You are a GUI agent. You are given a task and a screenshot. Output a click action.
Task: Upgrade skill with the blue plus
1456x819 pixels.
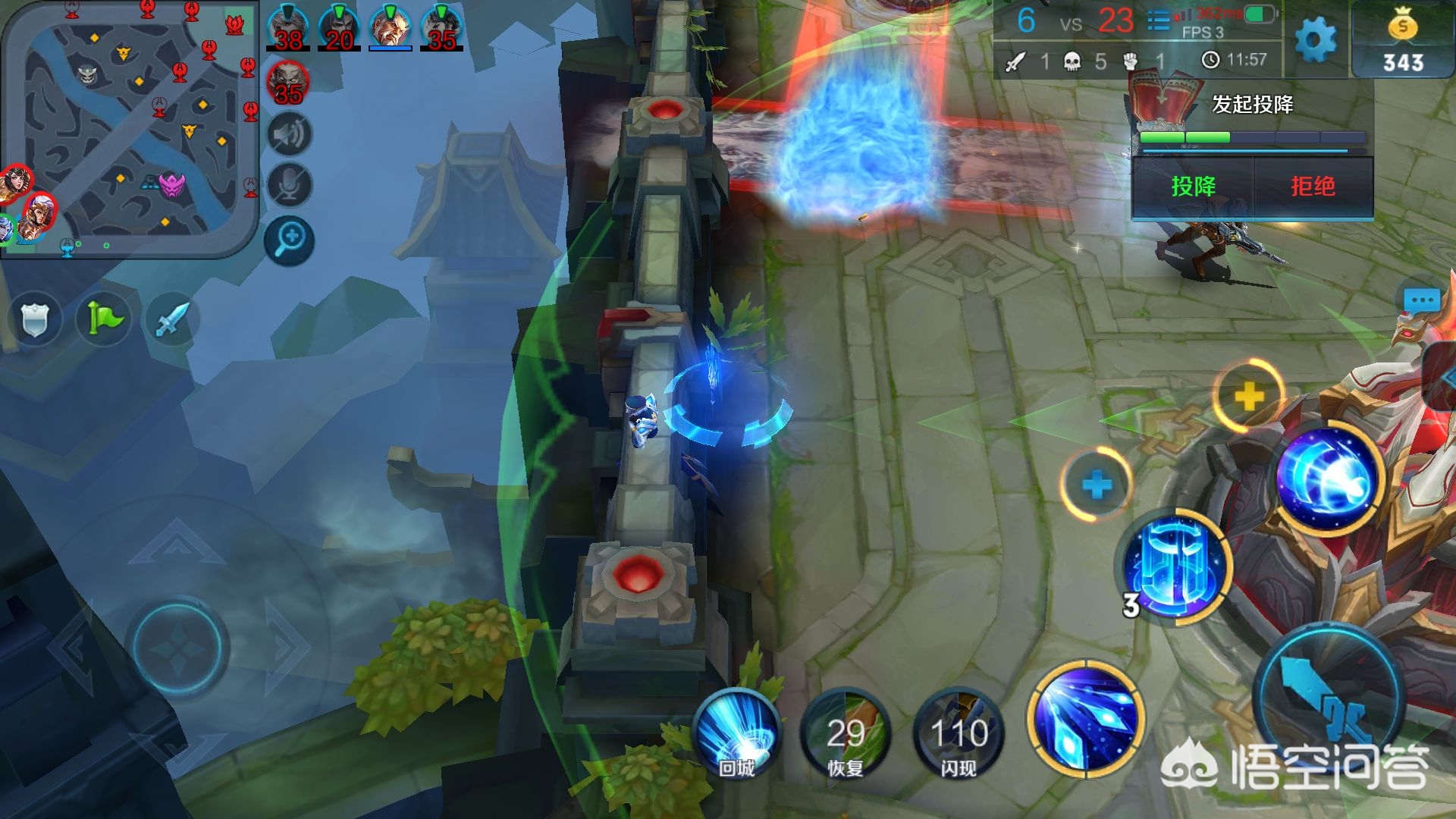click(1097, 485)
